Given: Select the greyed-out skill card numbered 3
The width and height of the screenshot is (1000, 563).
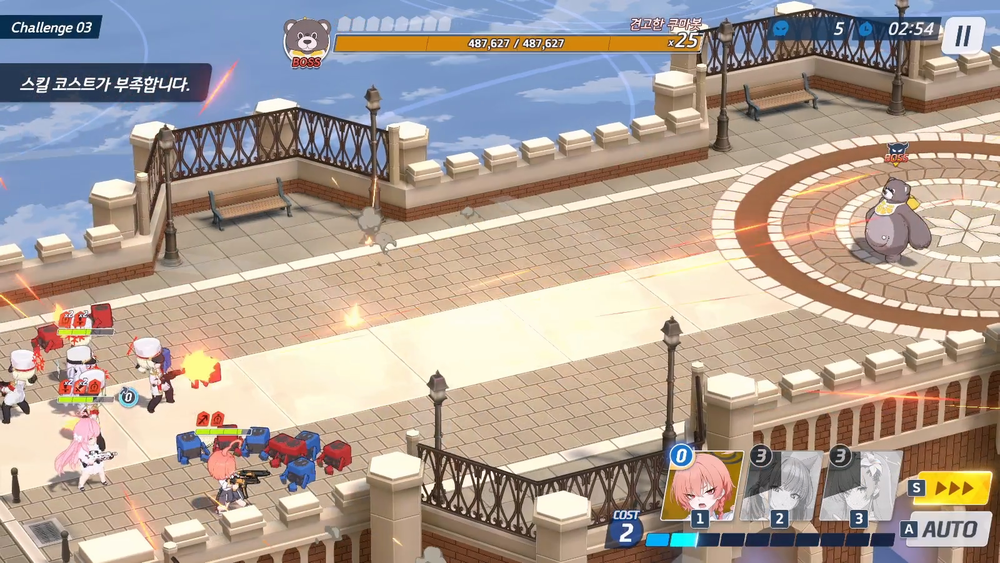Looking at the screenshot, I should click(x=859, y=487).
